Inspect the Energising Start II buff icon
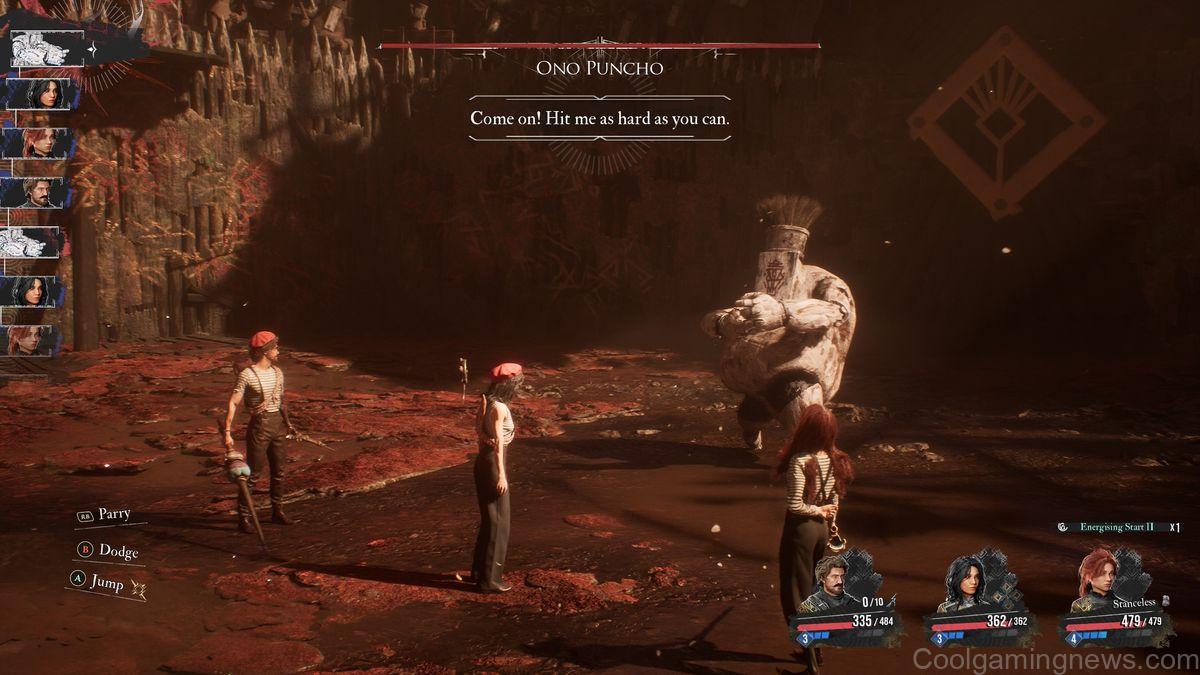 (x=1062, y=527)
